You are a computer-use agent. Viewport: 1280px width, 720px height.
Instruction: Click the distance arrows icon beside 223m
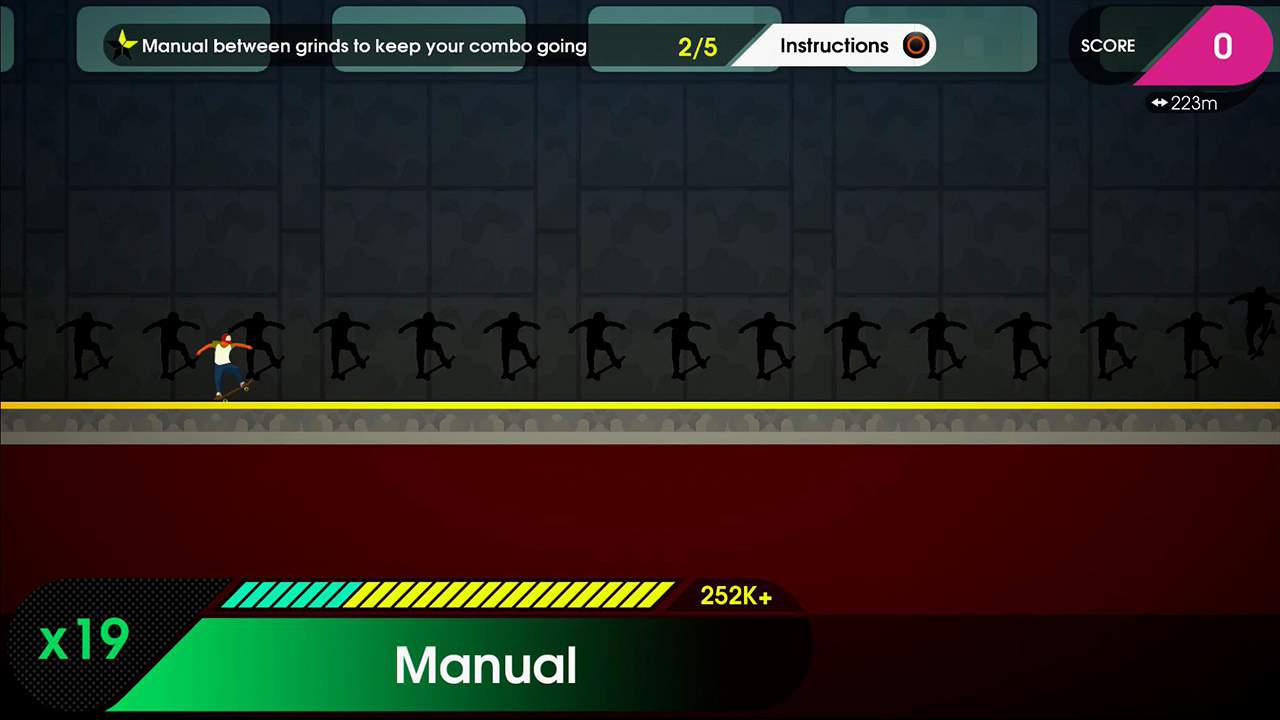pos(1159,103)
